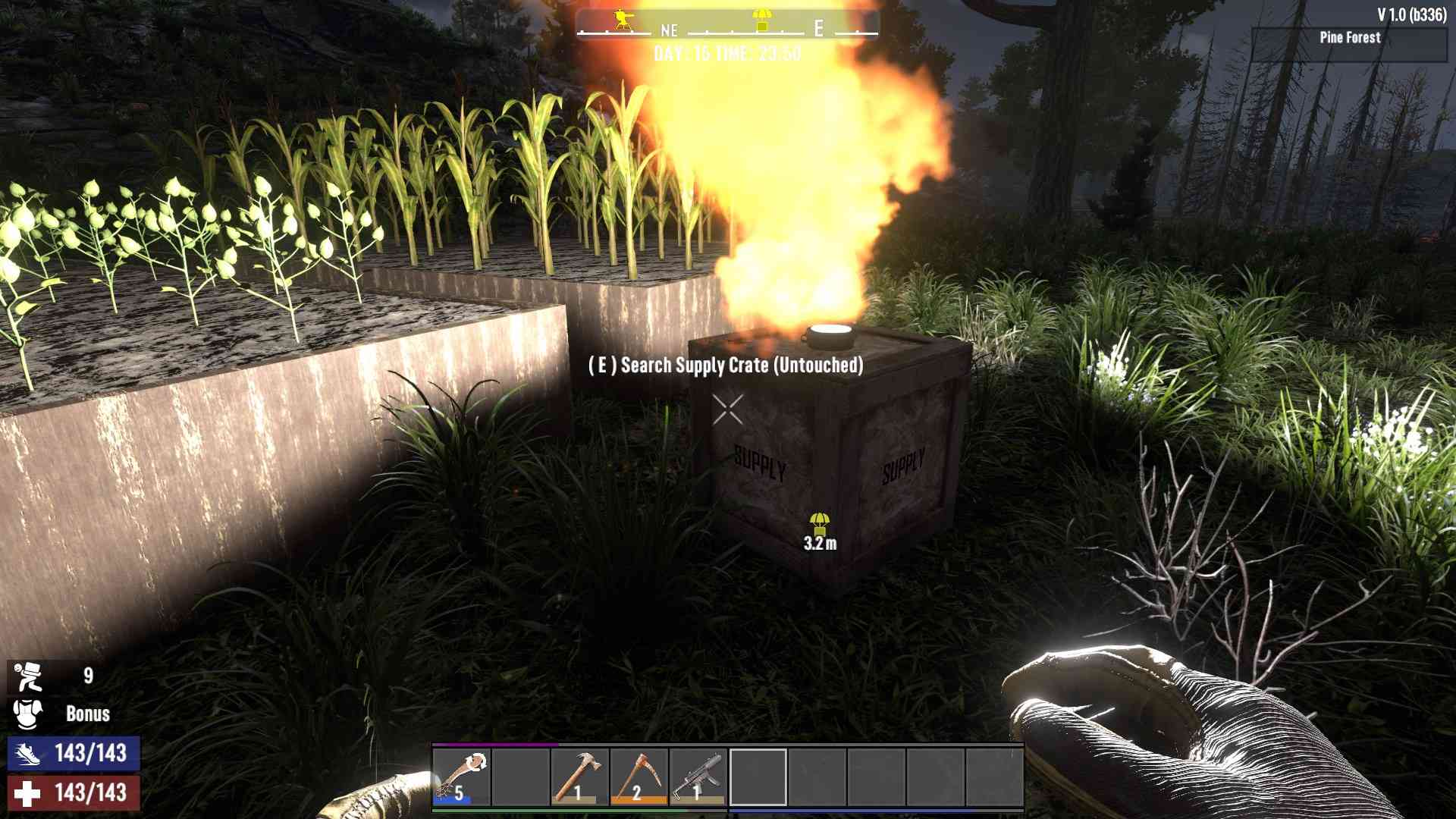Click the yellow turret marker on the compass
Screen dimensions: 1456x819
pyautogui.click(x=623, y=20)
